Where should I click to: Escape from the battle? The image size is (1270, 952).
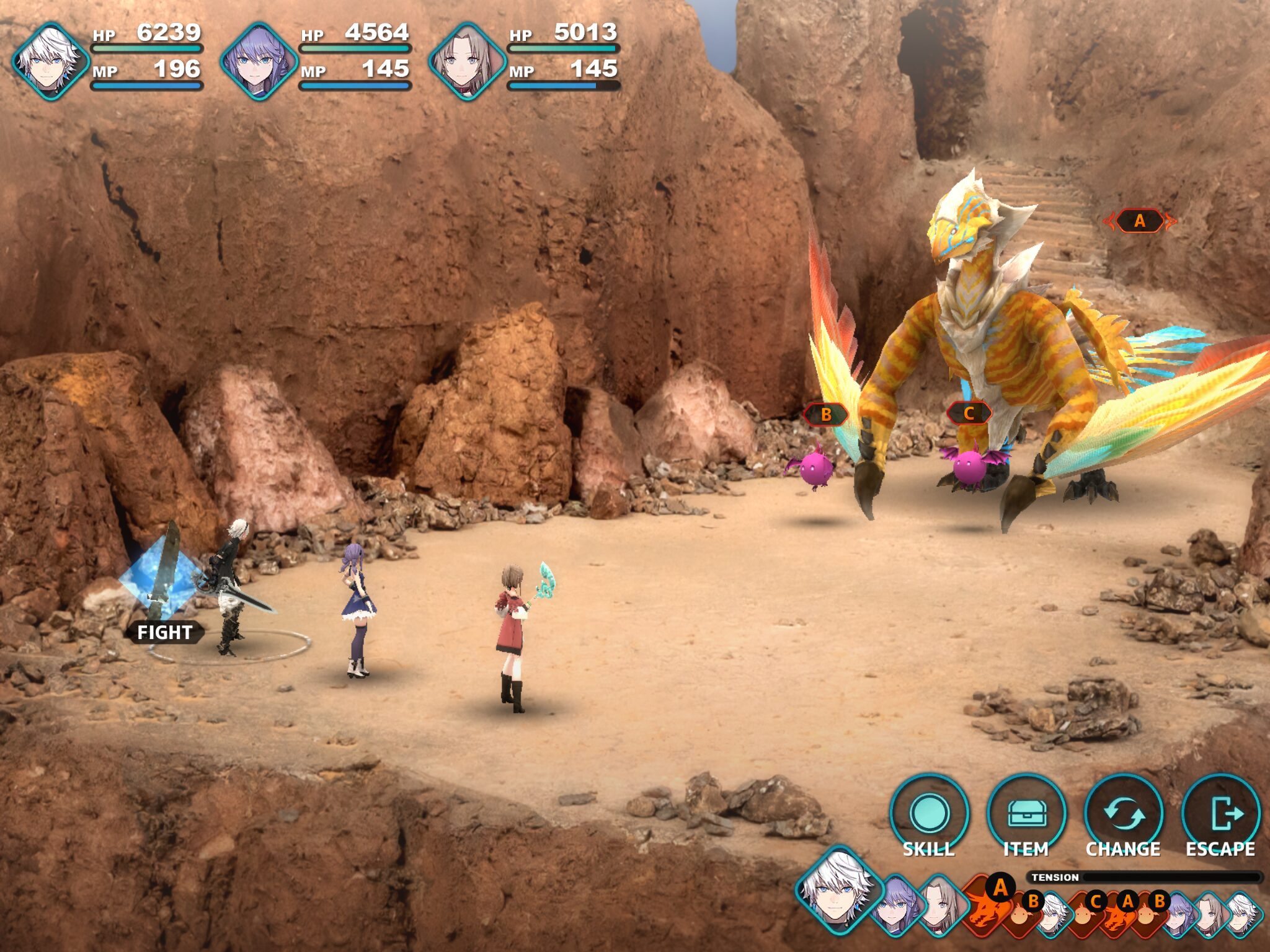[1220, 814]
